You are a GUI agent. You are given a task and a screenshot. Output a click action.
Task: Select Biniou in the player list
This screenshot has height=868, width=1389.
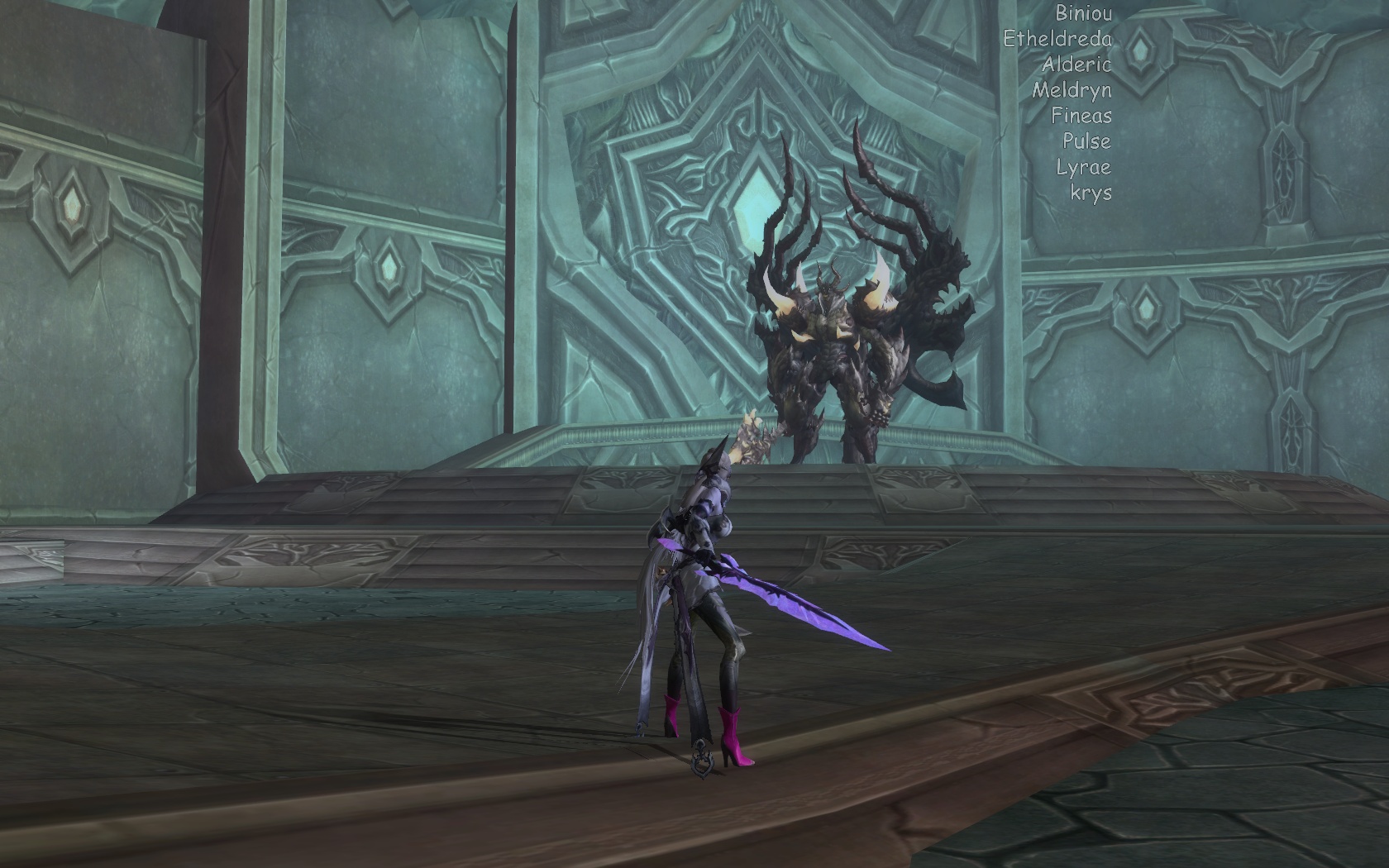(x=1083, y=13)
